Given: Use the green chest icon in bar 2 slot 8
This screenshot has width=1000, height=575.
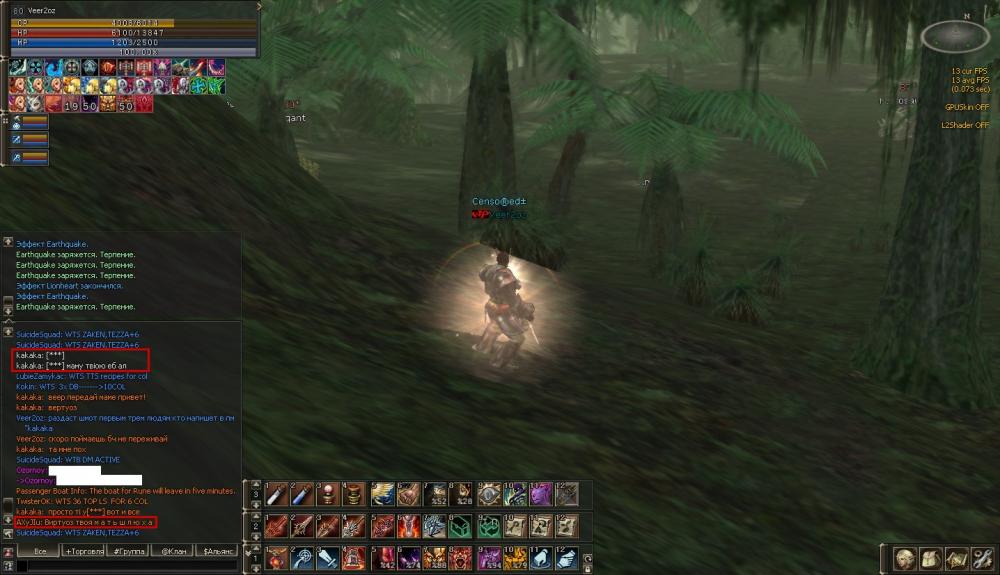Looking at the screenshot, I should pyautogui.click(x=459, y=526).
